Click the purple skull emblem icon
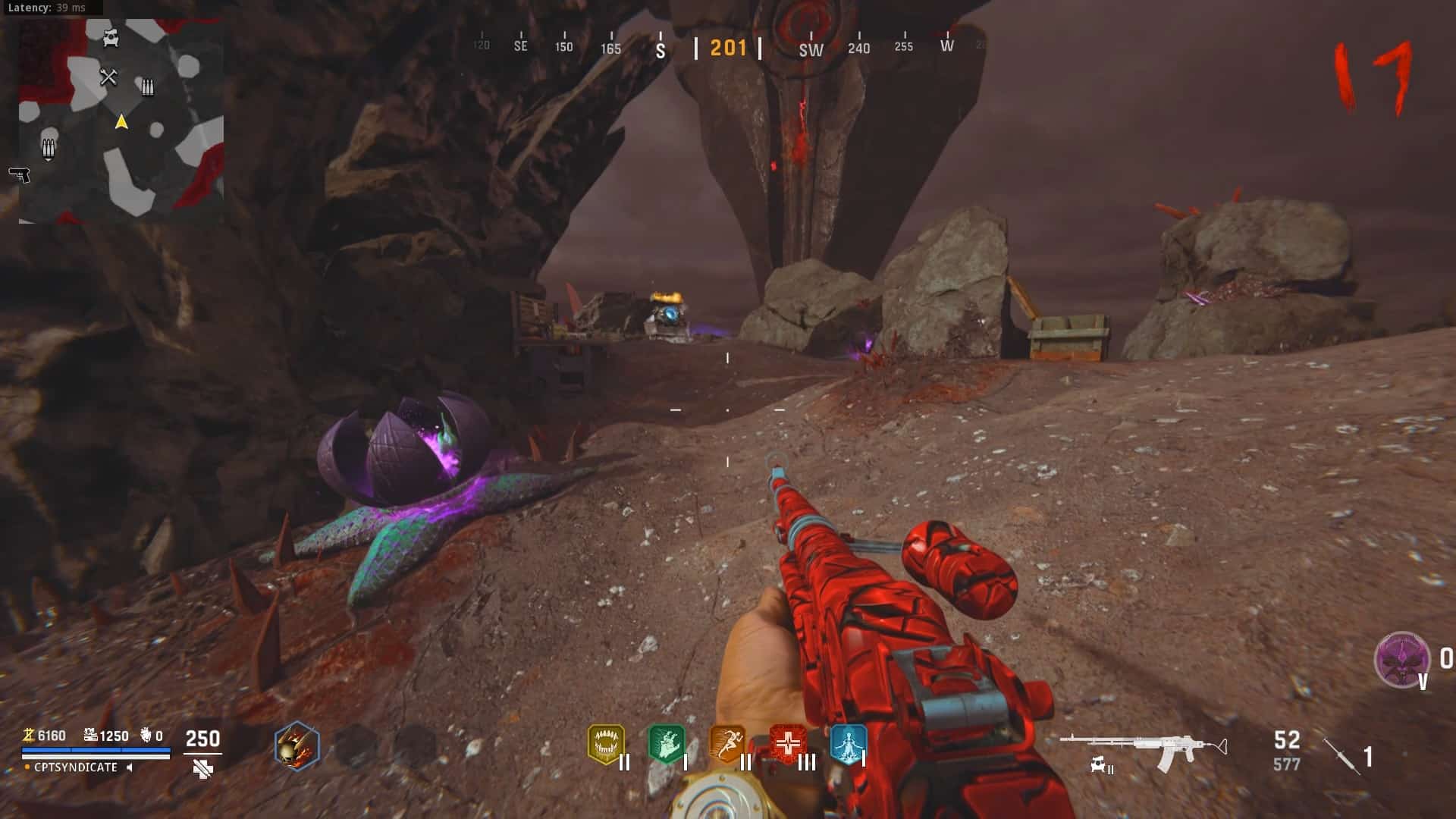 (x=1401, y=660)
